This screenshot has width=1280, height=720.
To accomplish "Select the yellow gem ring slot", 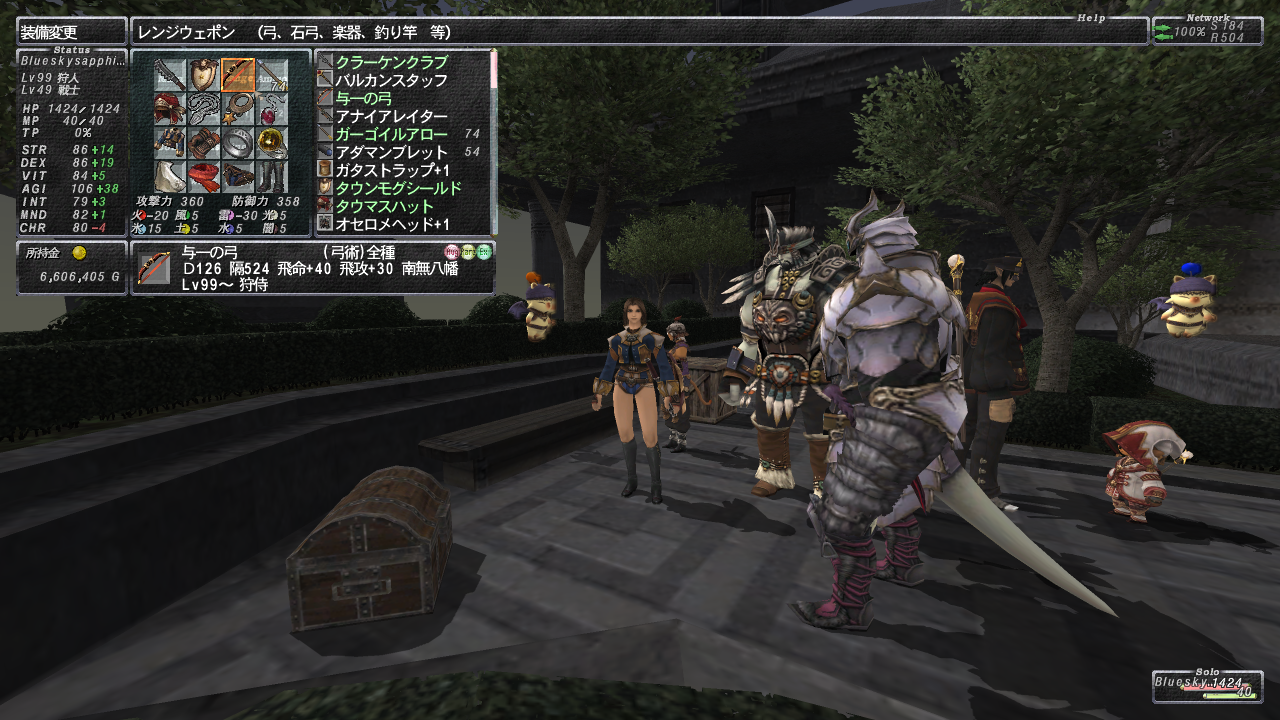I will (x=272, y=143).
